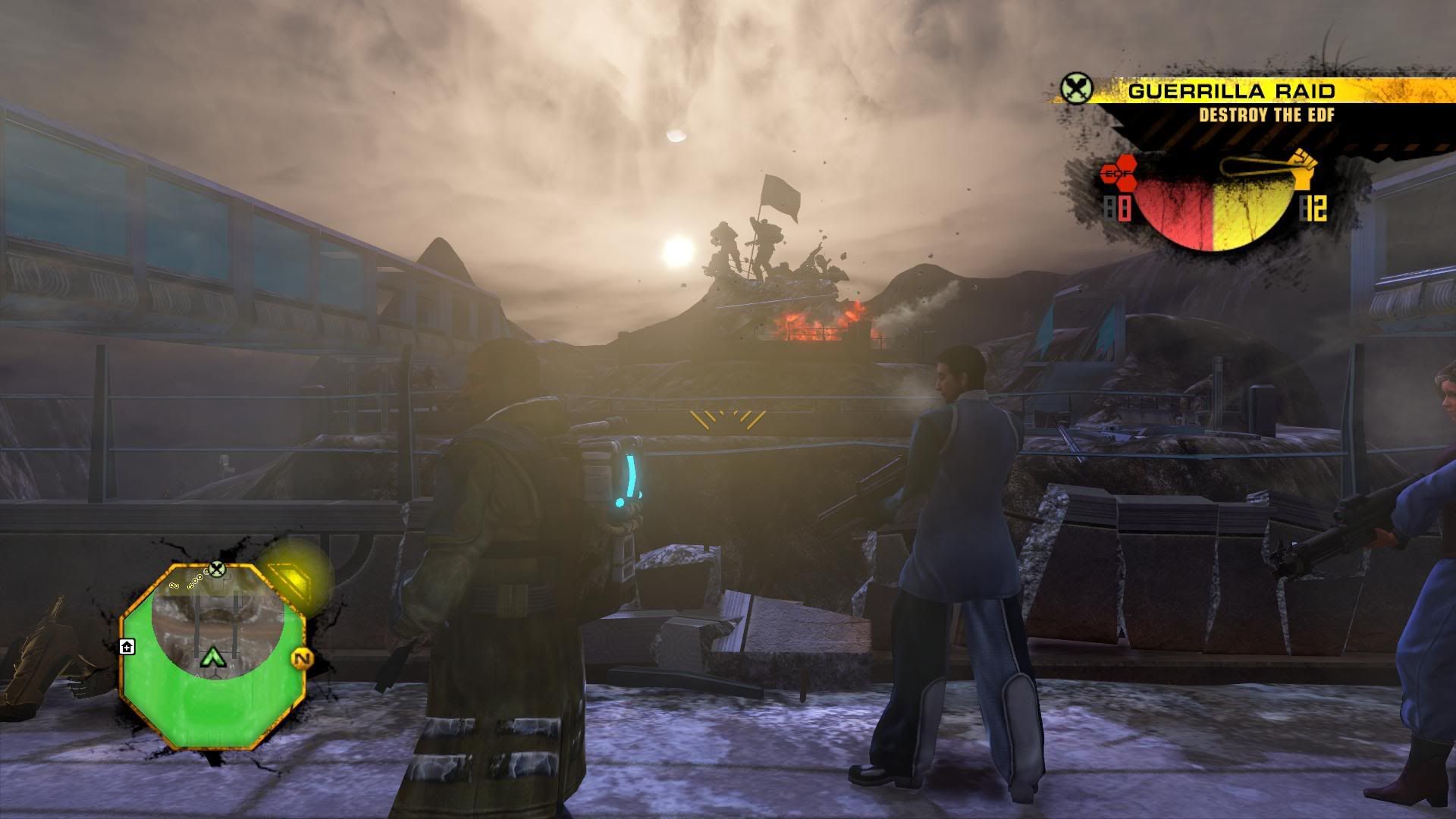This screenshot has height=819, width=1456.
Task: Click the Guerrilla Raid objective banner
Action: pos(1230,92)
